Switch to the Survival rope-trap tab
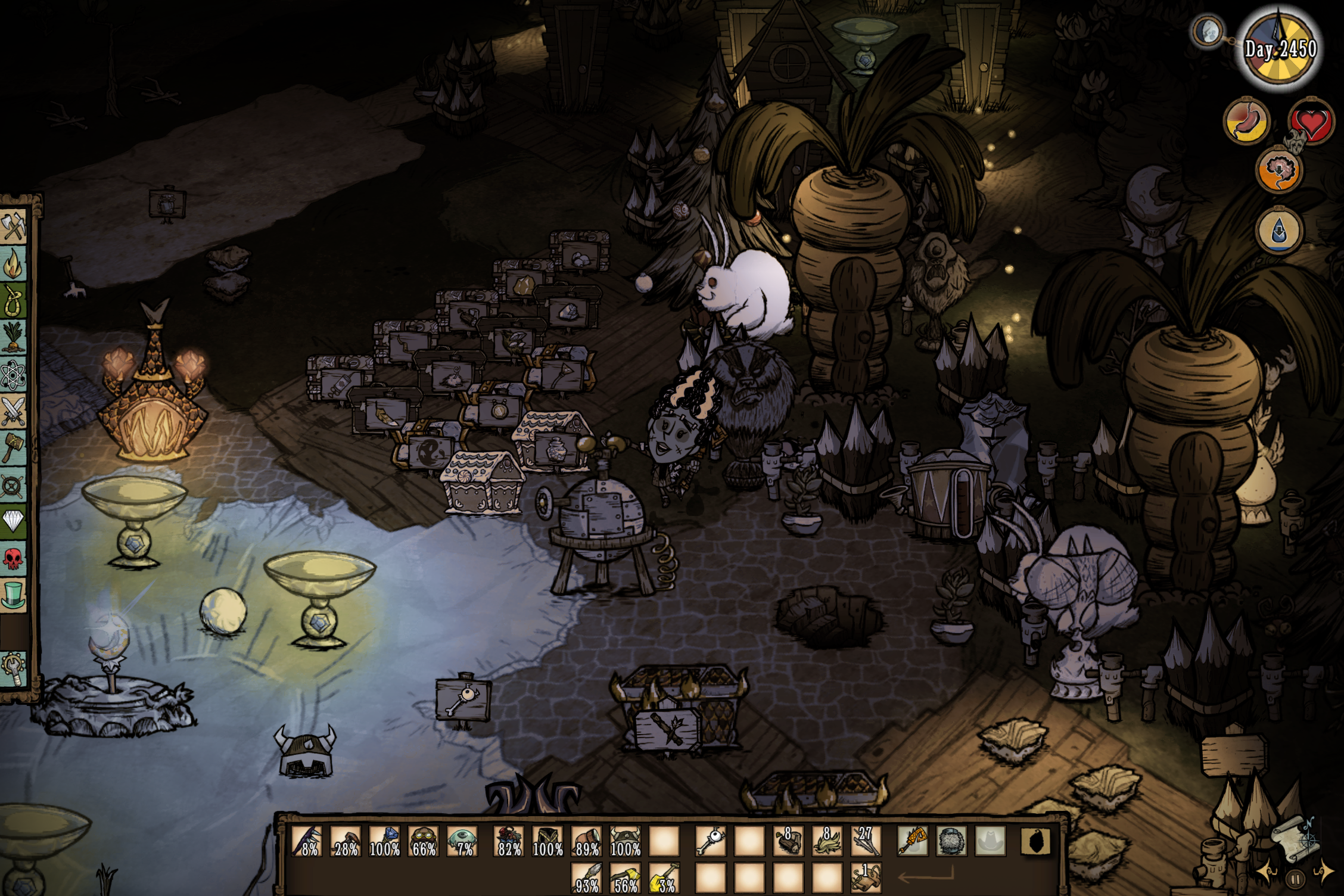Image resolution: width=1344 pixels, height=896 pixels. pyautogui.click(x=14, y=298)
